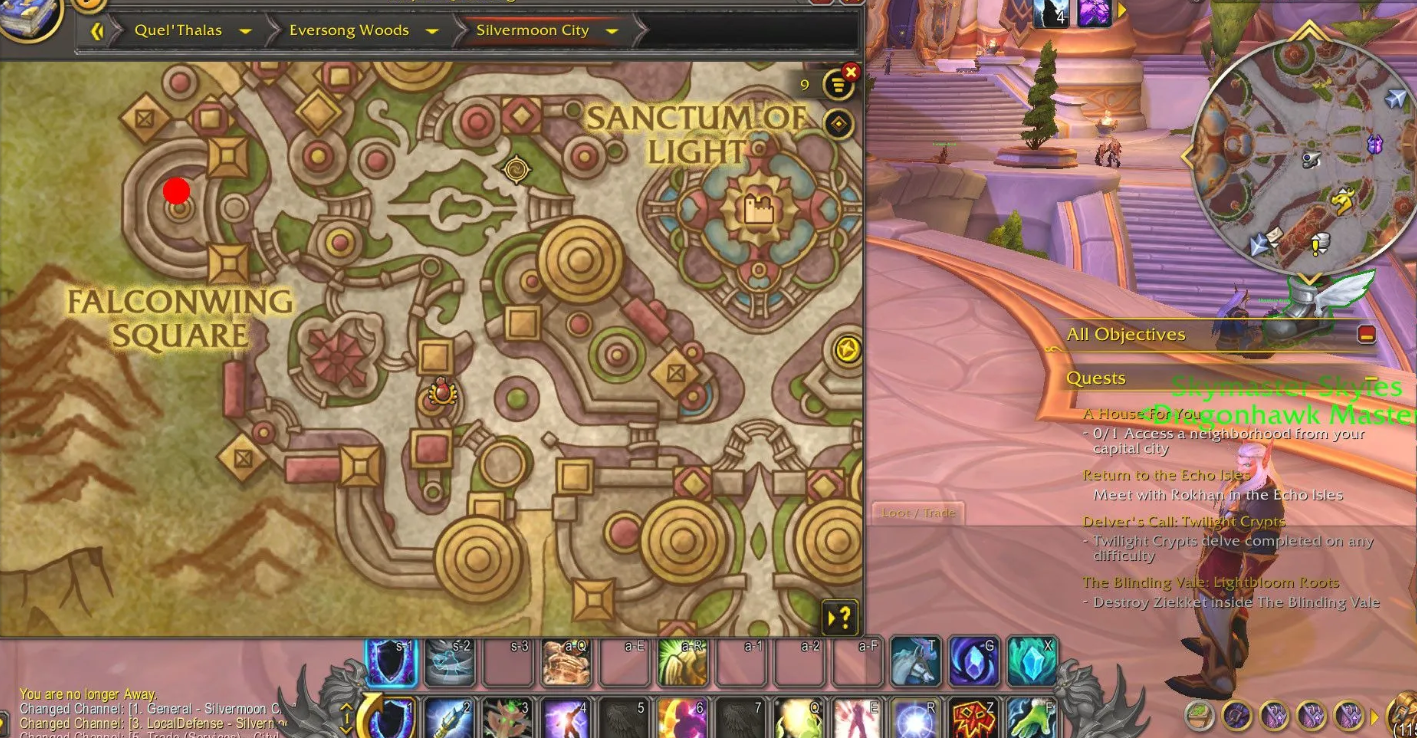Screen dimensions: 1417x738
Task: Click the map help question mark button
Action: pyautogui.click(x=840, y=617)
